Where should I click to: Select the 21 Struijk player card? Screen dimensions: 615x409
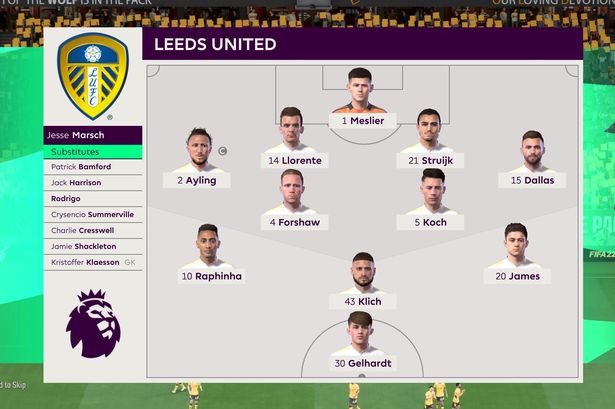428,140
